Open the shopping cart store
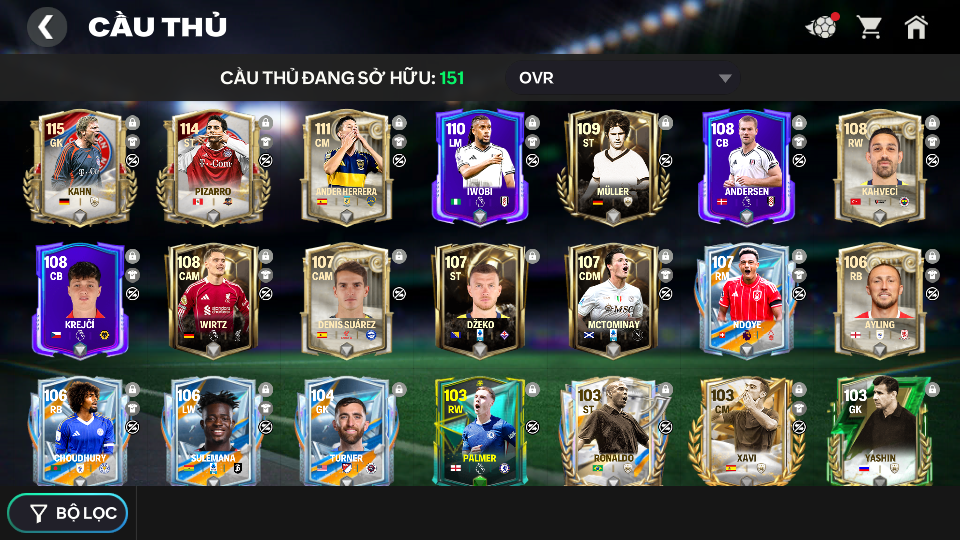The width and height of the screenshot is (960, 540). (869, 27)
